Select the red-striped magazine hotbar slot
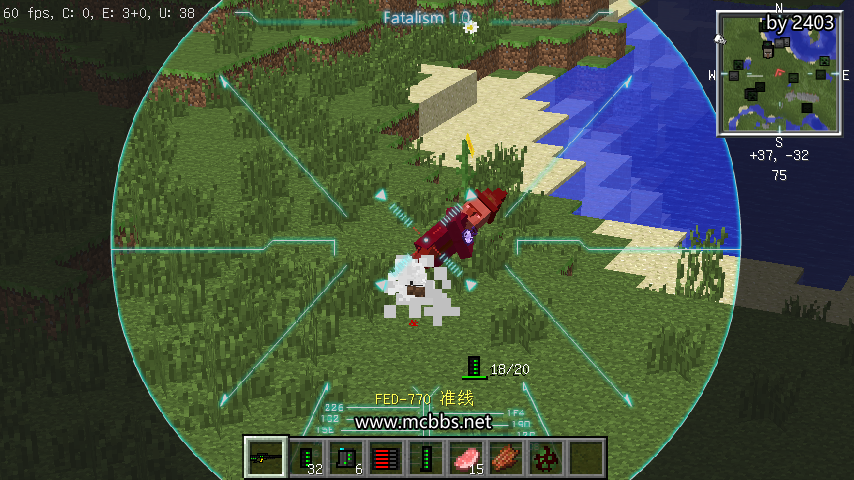 [x=387, y=458]
